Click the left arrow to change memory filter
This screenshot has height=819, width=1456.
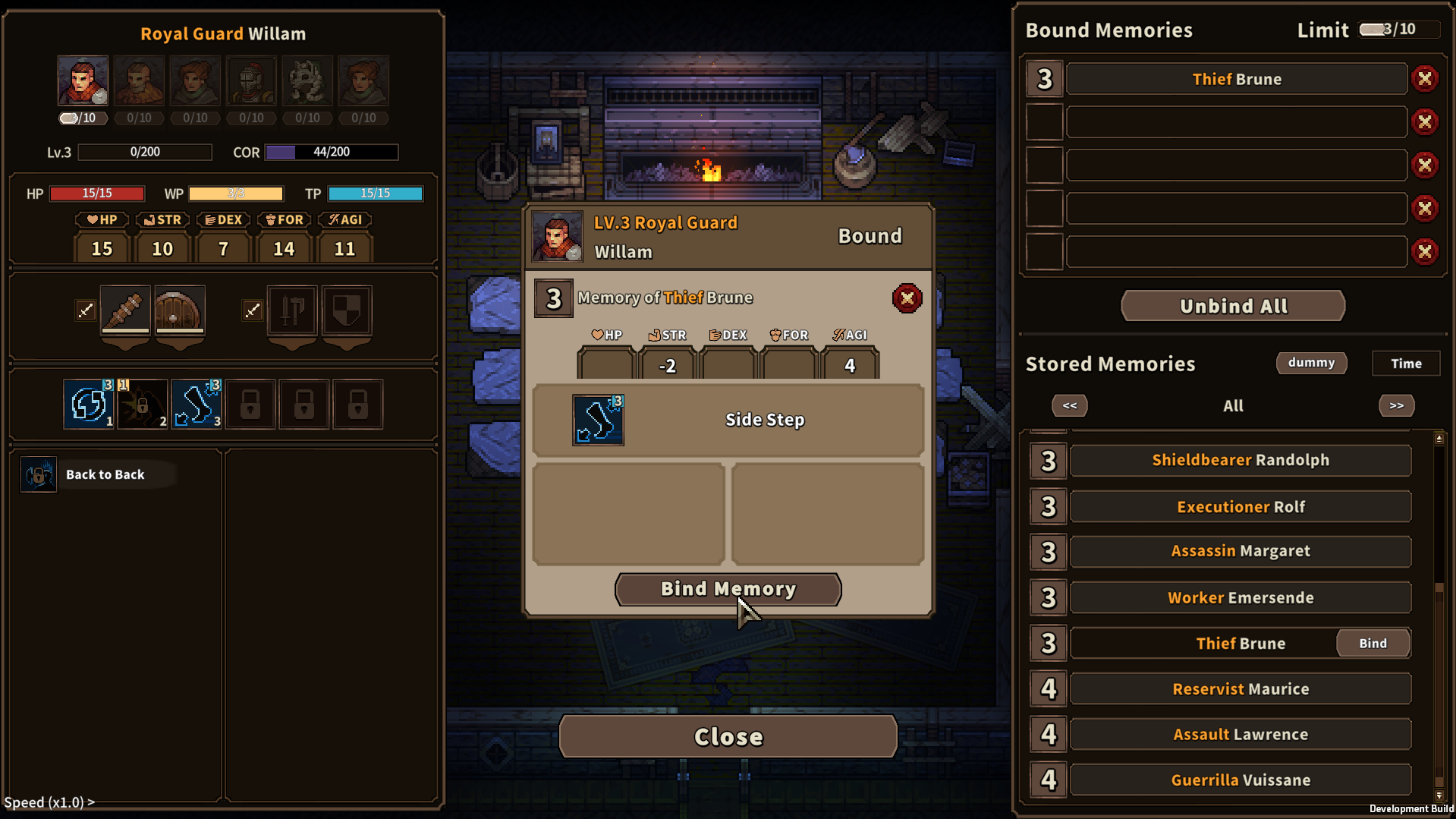tap(1069, 406)
